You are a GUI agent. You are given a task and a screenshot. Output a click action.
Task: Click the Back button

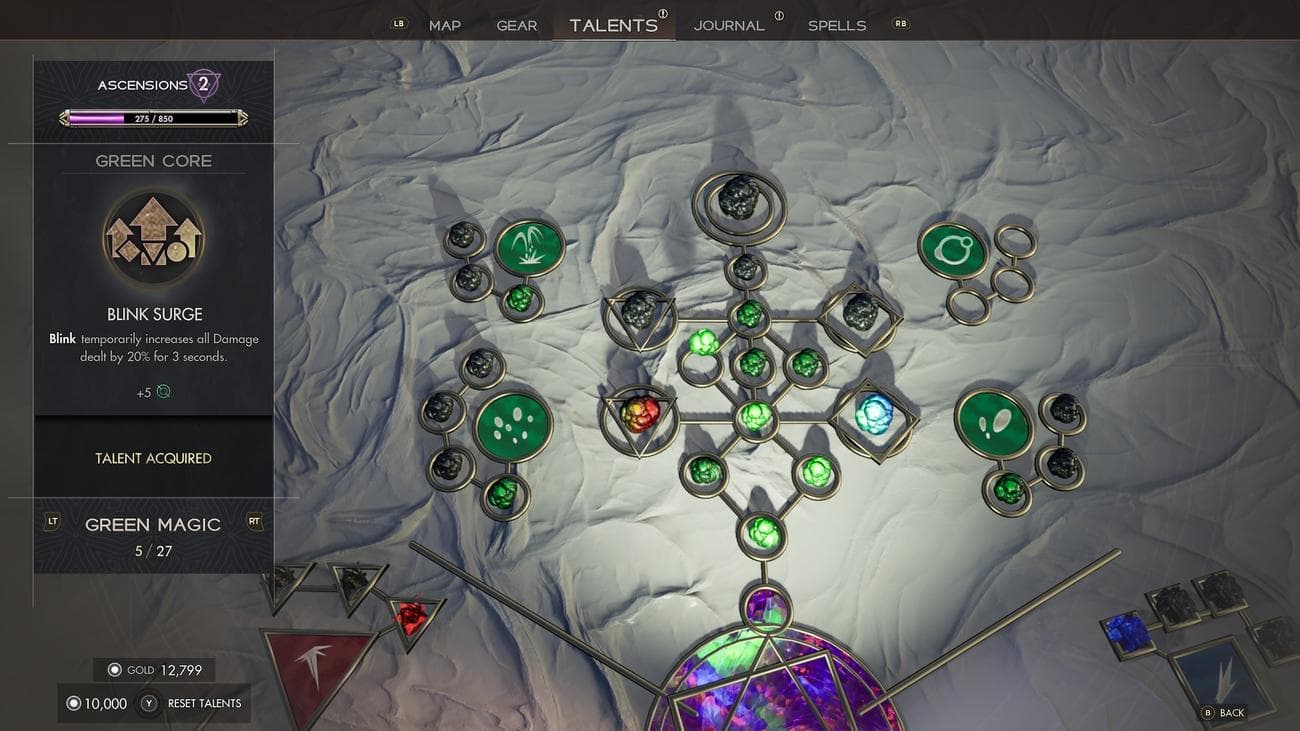click(x=1222, y=712)
